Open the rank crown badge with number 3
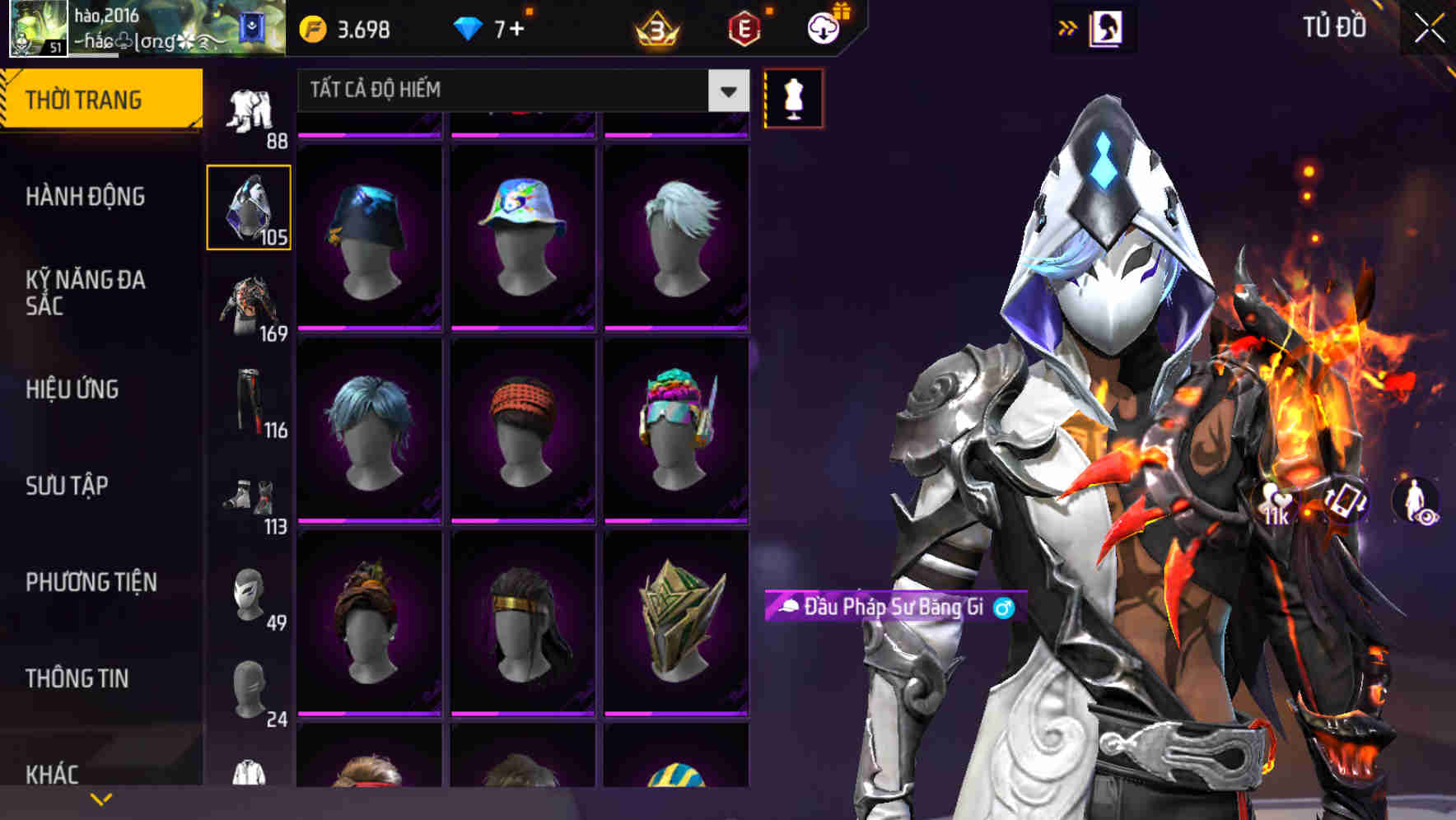1456x820 pixels. pyautogui.click(x=656, y=26)
